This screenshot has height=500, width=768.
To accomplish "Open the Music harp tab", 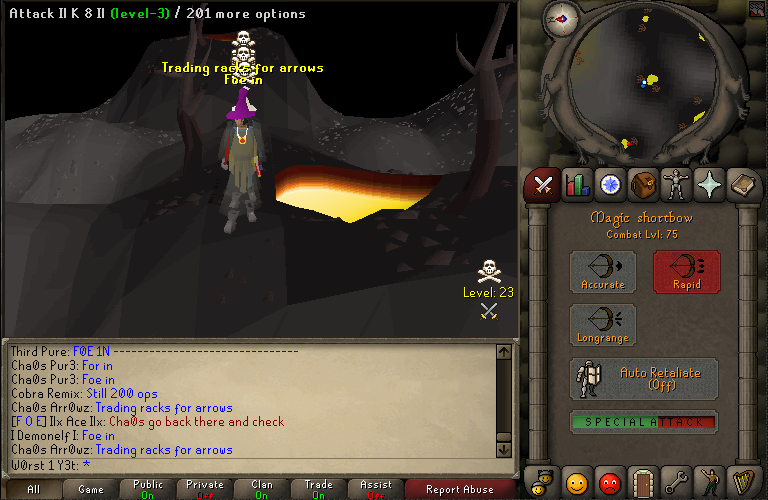I will click(x=742, y=482).
